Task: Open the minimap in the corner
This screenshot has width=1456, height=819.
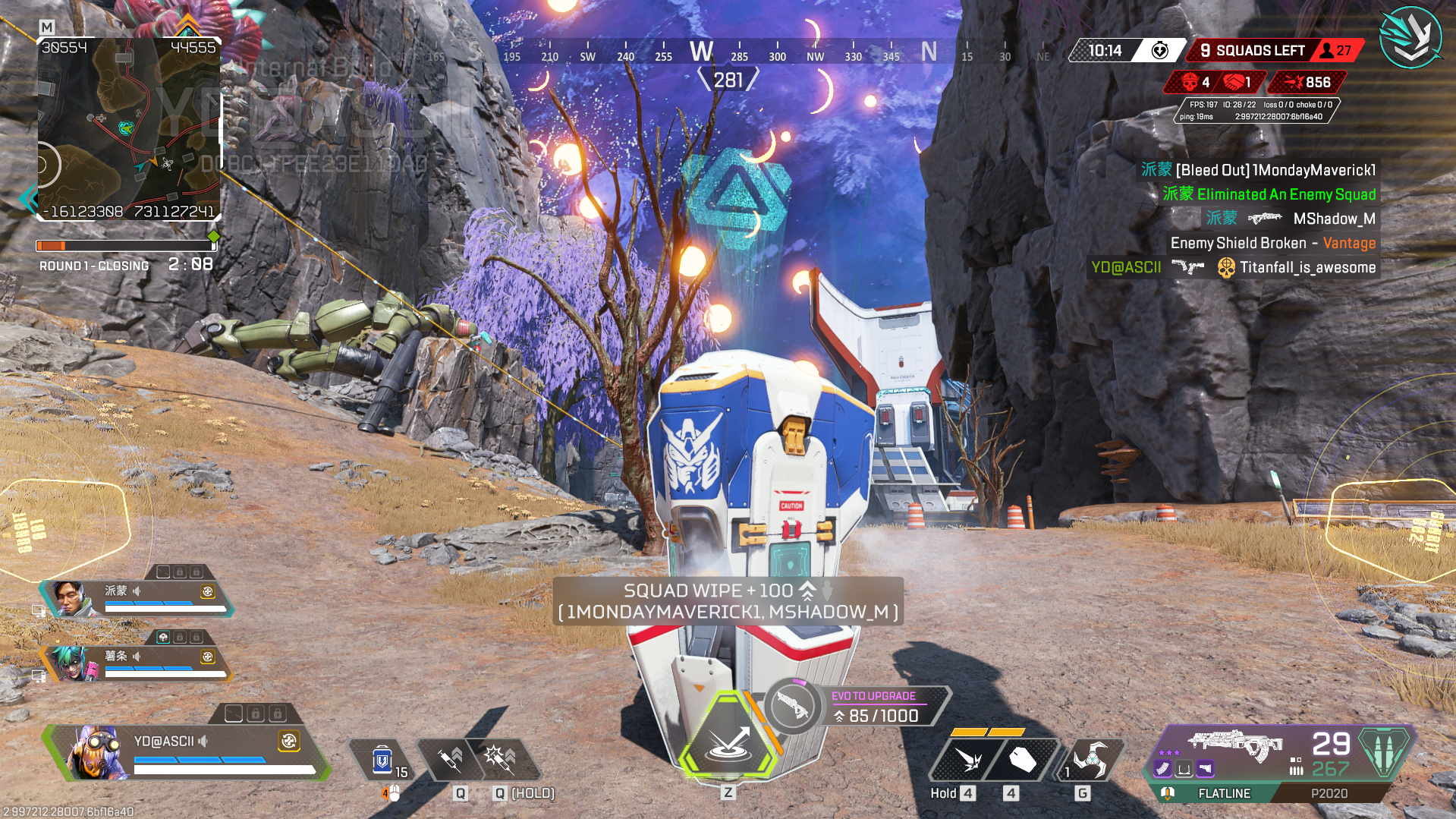Action: [x=129, y=129]
